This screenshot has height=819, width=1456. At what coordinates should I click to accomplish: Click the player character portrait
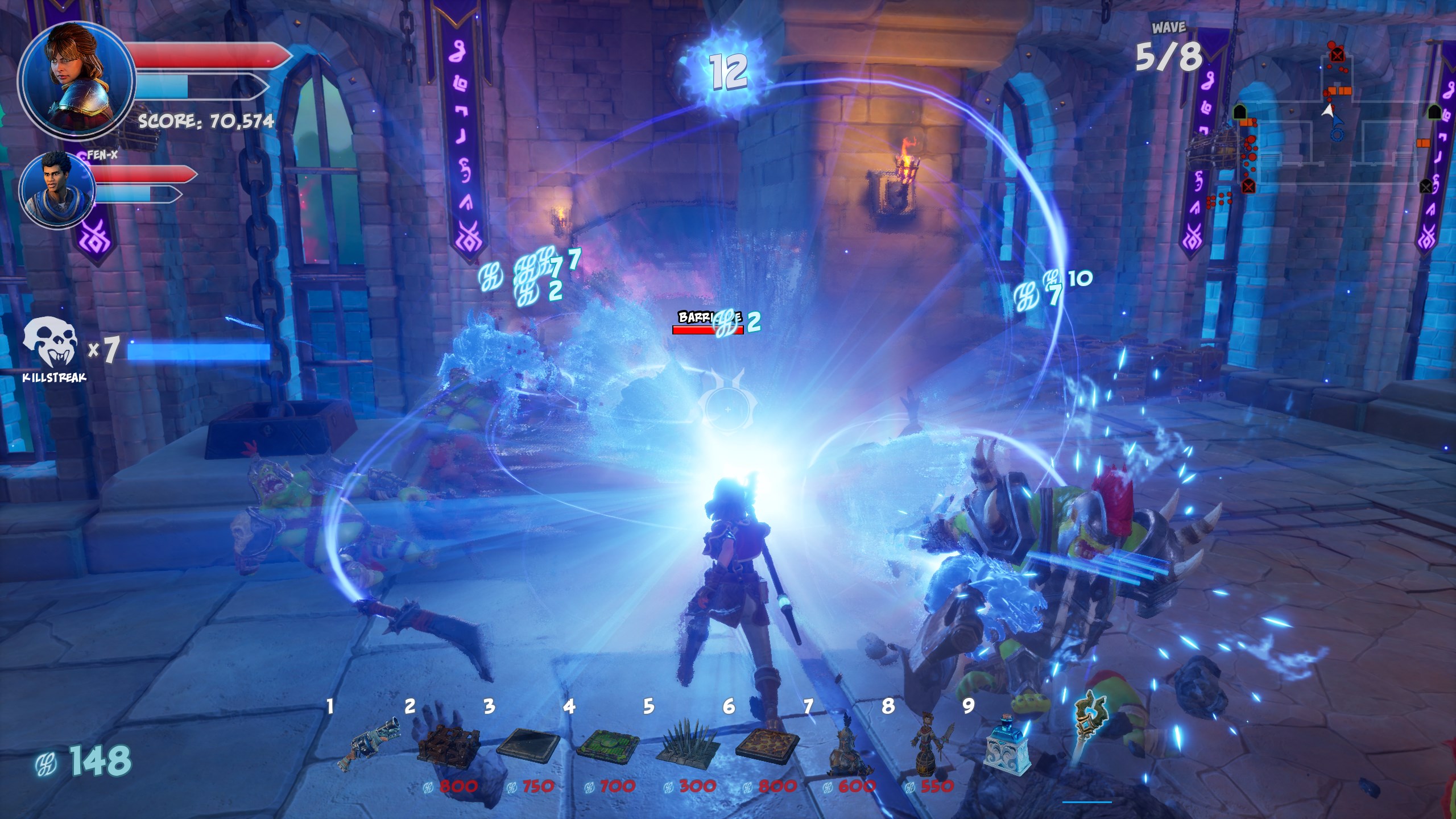[76, 77]
